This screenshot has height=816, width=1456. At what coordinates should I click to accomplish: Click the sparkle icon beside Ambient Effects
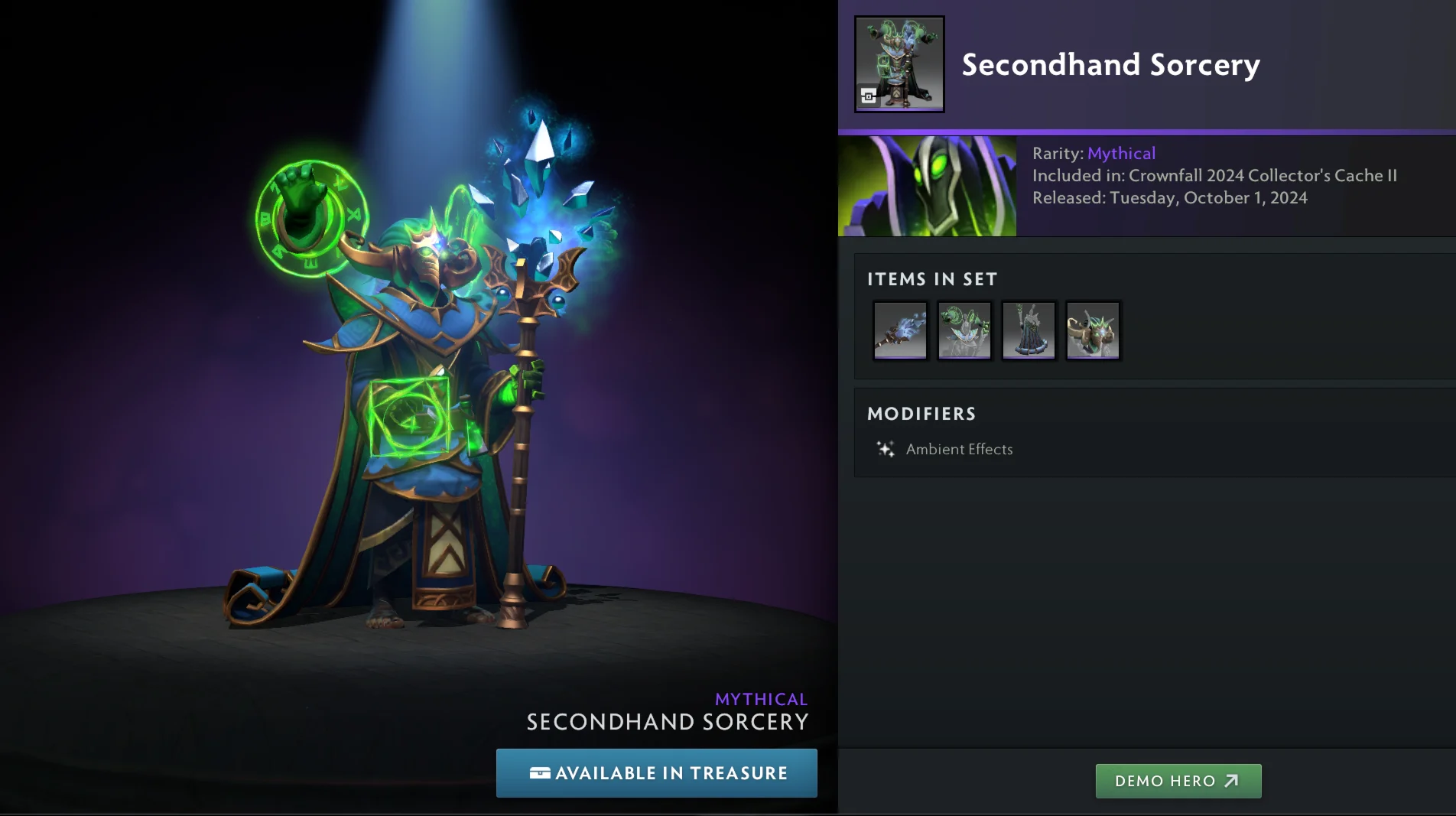[x=885, y=449]
